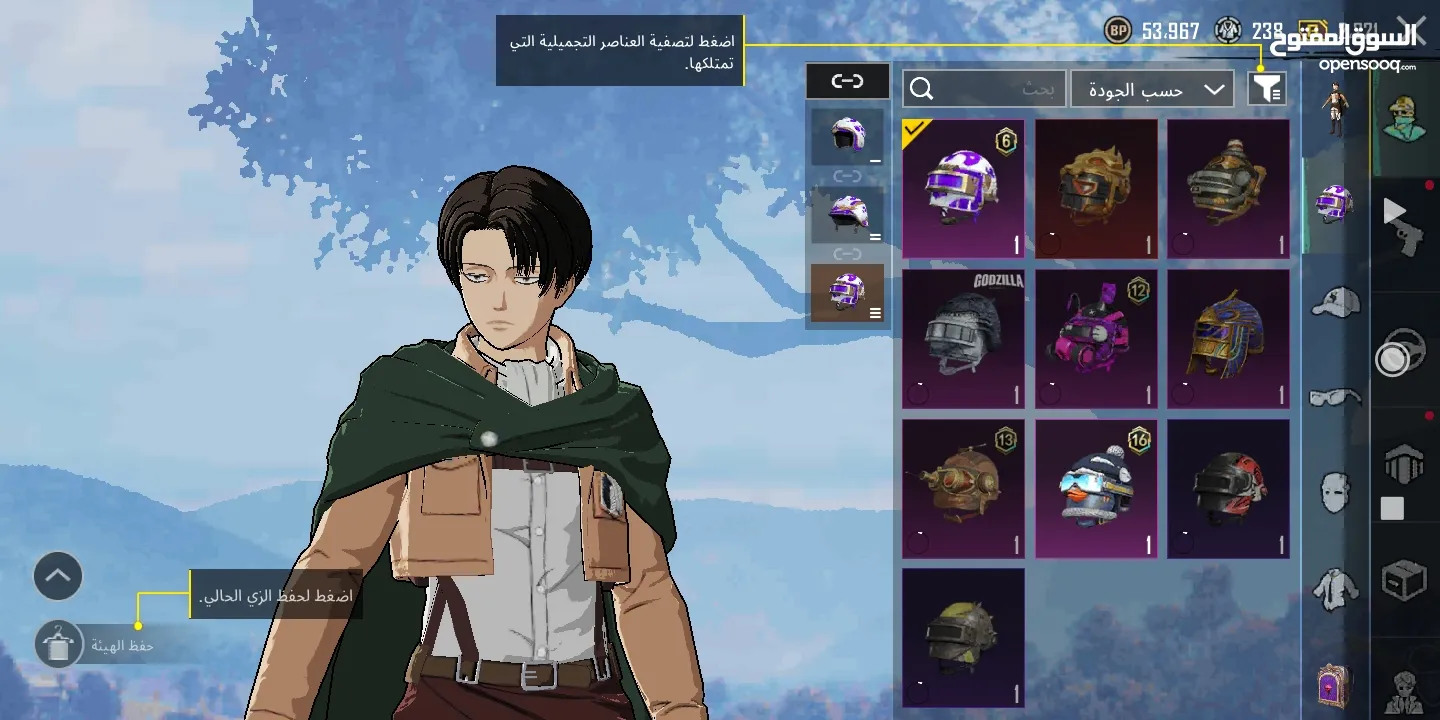
Task: Switch to the glasses category
Action: click(1335, 397)
